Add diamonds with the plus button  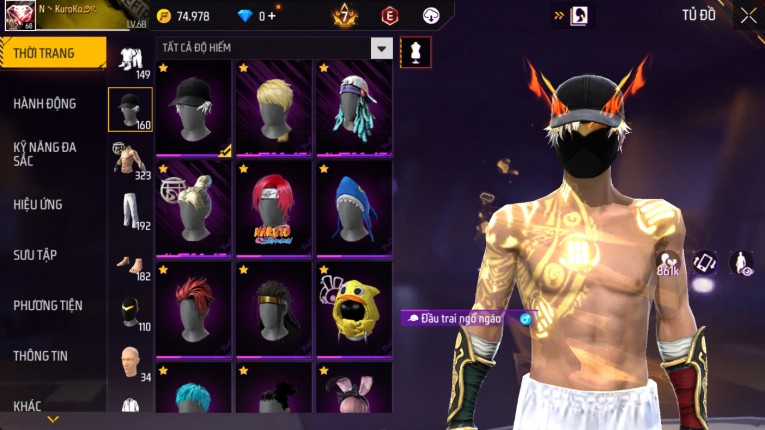click(270, 16)
